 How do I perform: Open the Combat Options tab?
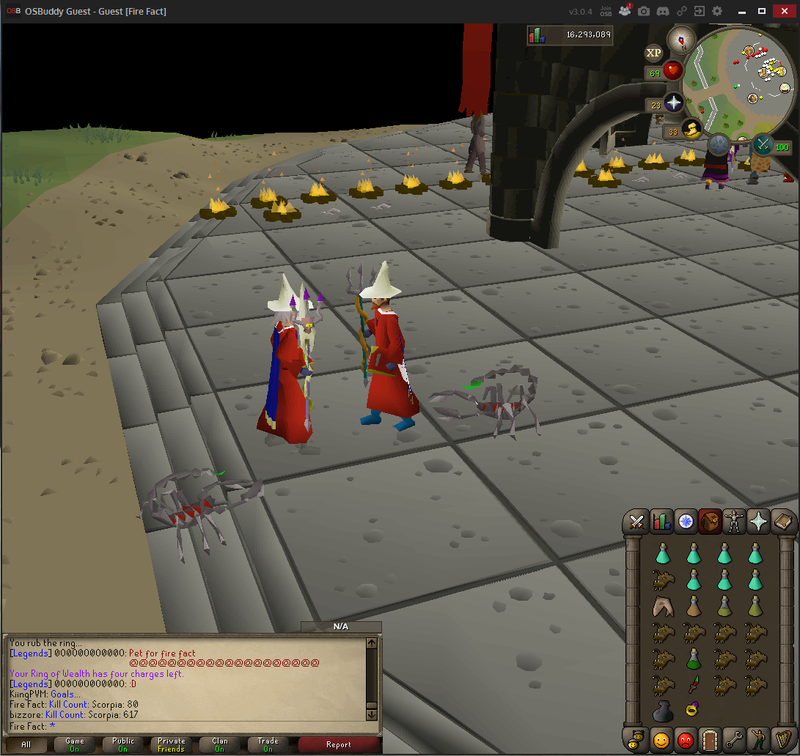pos(636,521)
